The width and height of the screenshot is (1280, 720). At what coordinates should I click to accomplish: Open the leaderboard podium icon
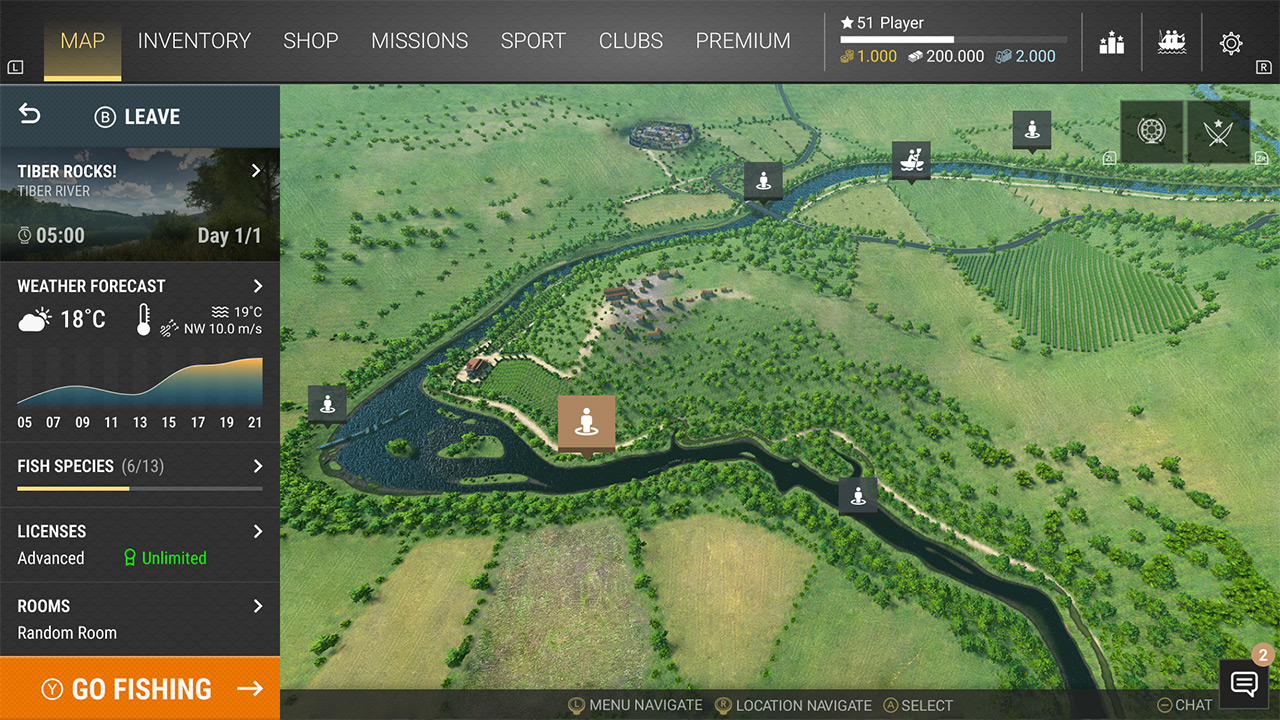[x=1111, y=42]
